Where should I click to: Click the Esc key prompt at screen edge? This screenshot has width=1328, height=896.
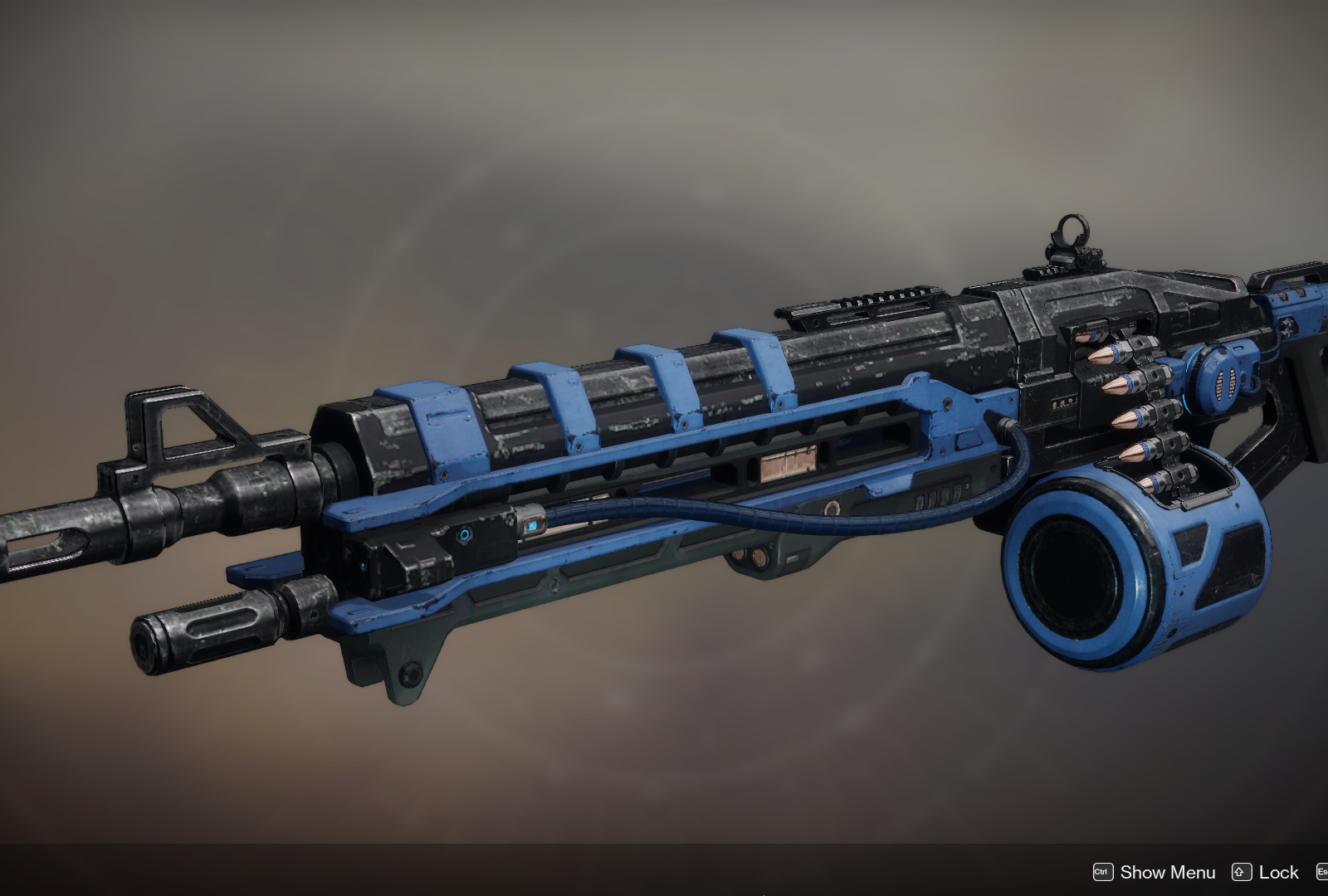click(x=1323, y=872)
